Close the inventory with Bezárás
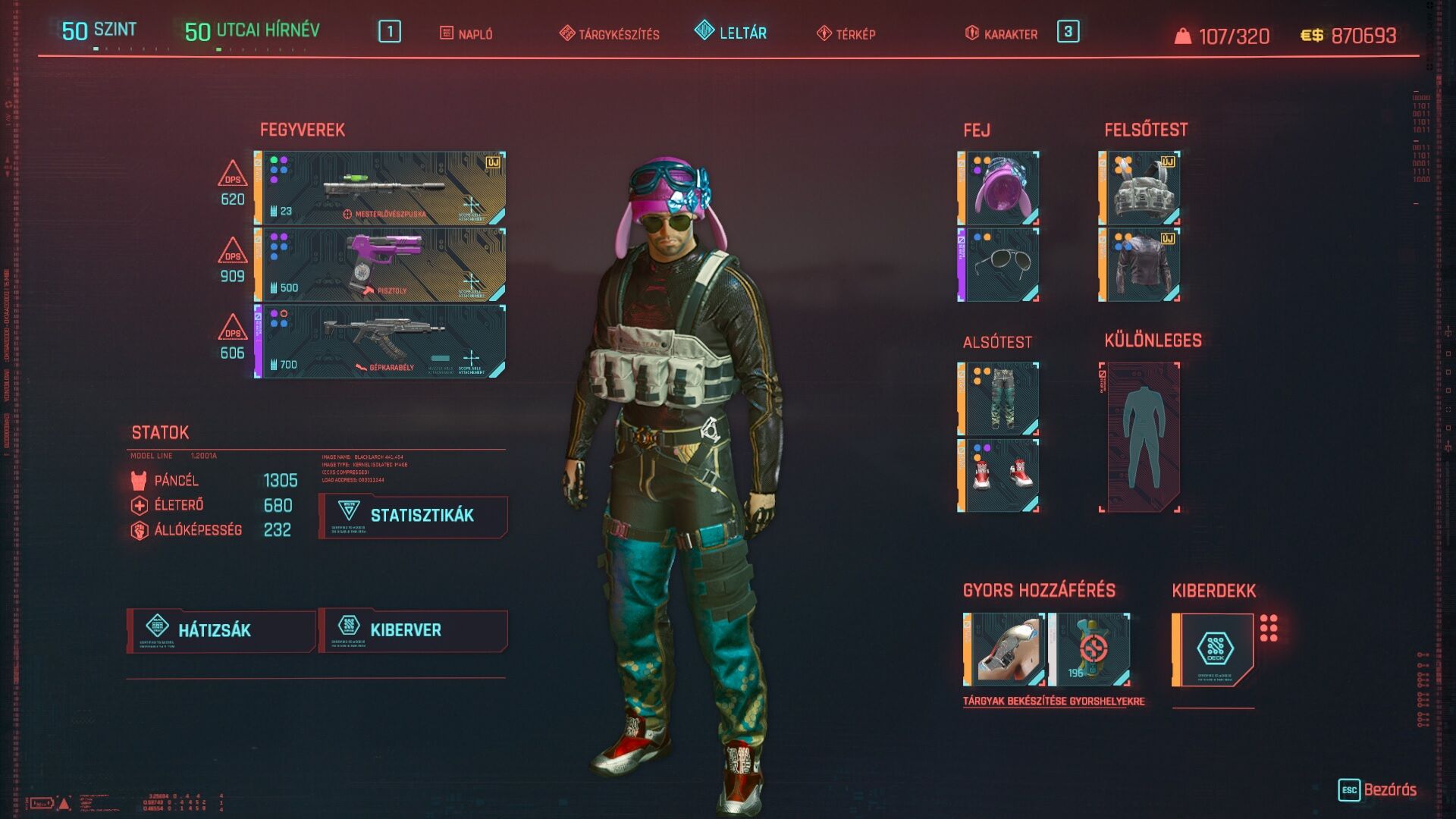Image resolution: width=1456 pixels, height=819 pixels. 1378,789
